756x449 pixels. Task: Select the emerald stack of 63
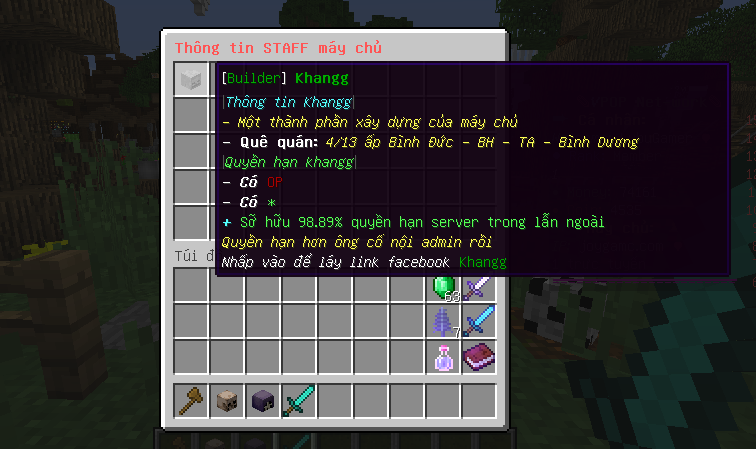443,286
